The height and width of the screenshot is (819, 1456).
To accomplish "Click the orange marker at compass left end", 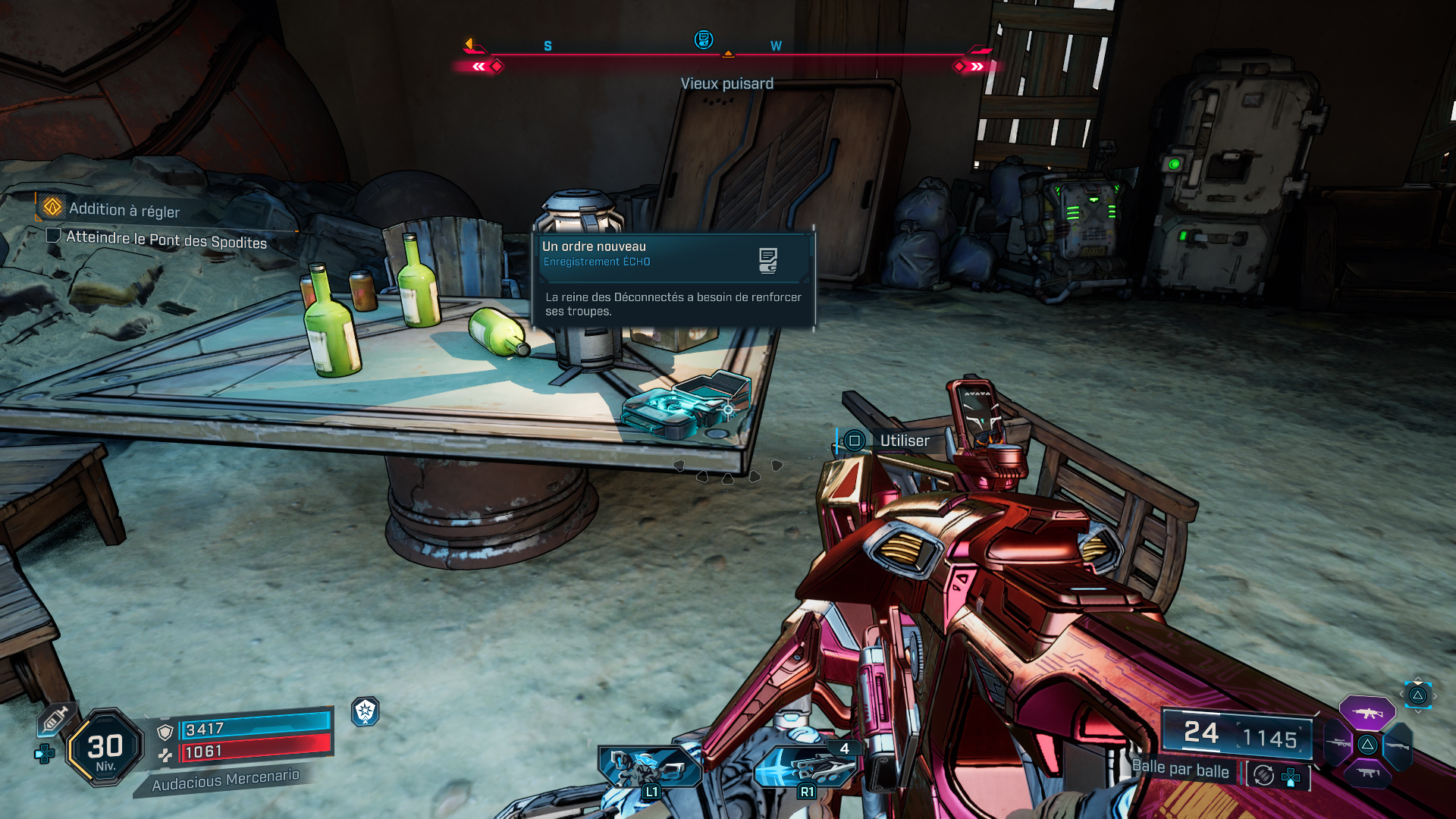I will 470,44.
